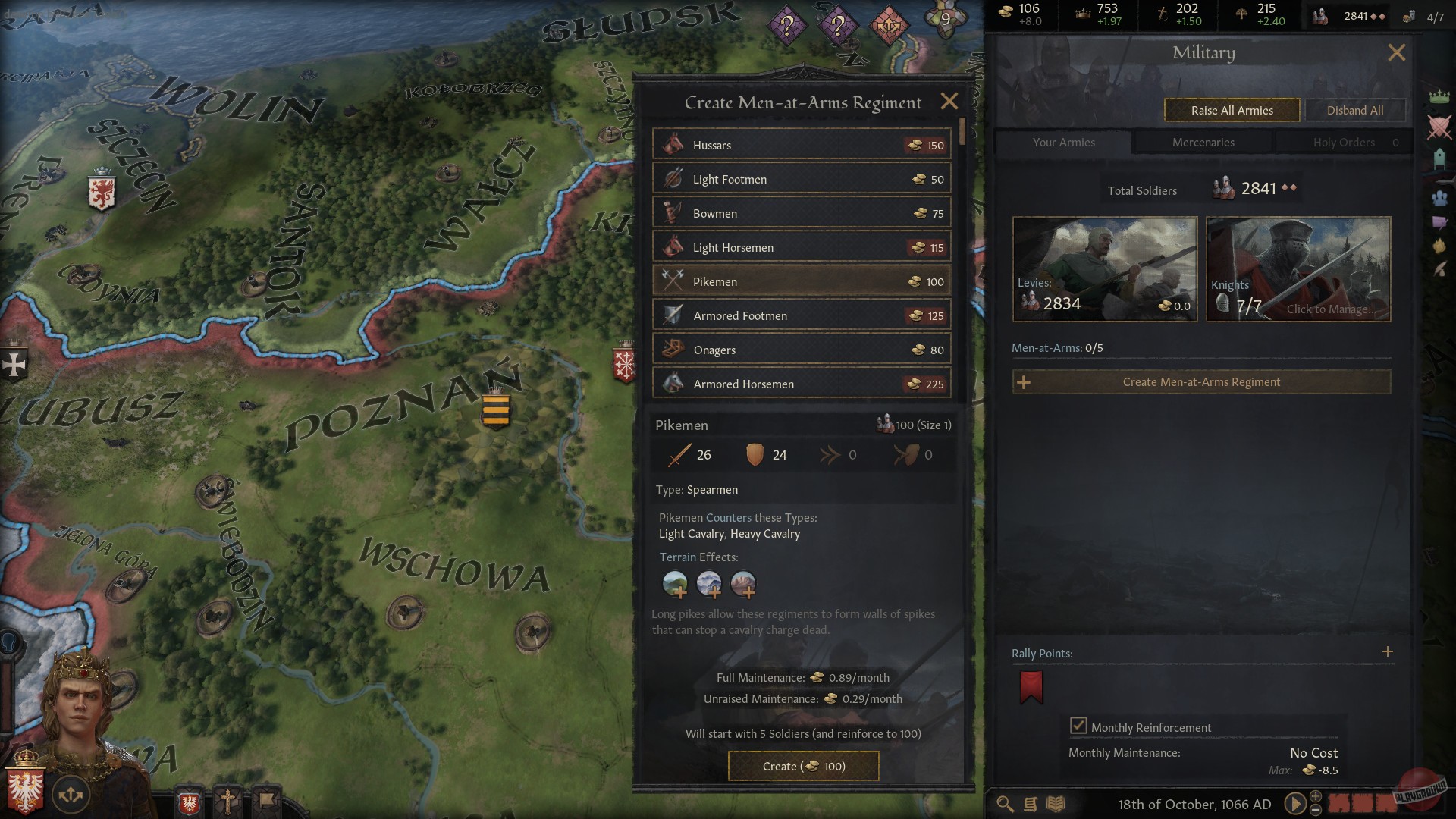
Task: Toggle the Monthly Reinforcement checkbox
Action: [x=1079, y=726]
